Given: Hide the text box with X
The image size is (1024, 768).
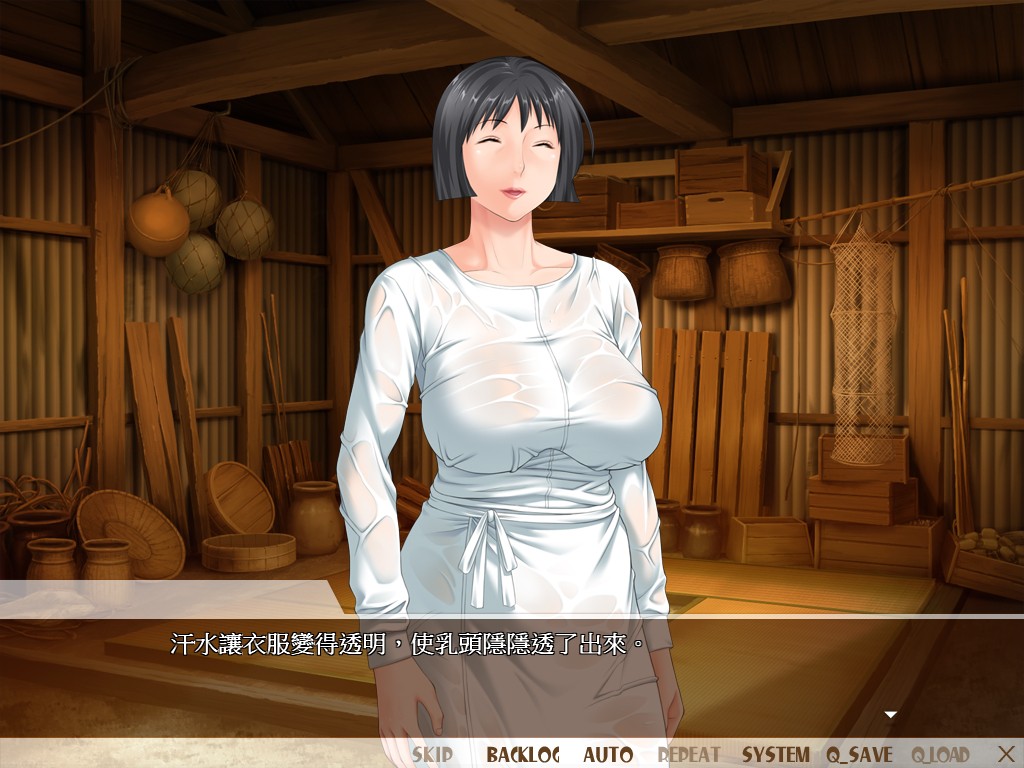Looking at the screenshot, I should pos(1006,753).
